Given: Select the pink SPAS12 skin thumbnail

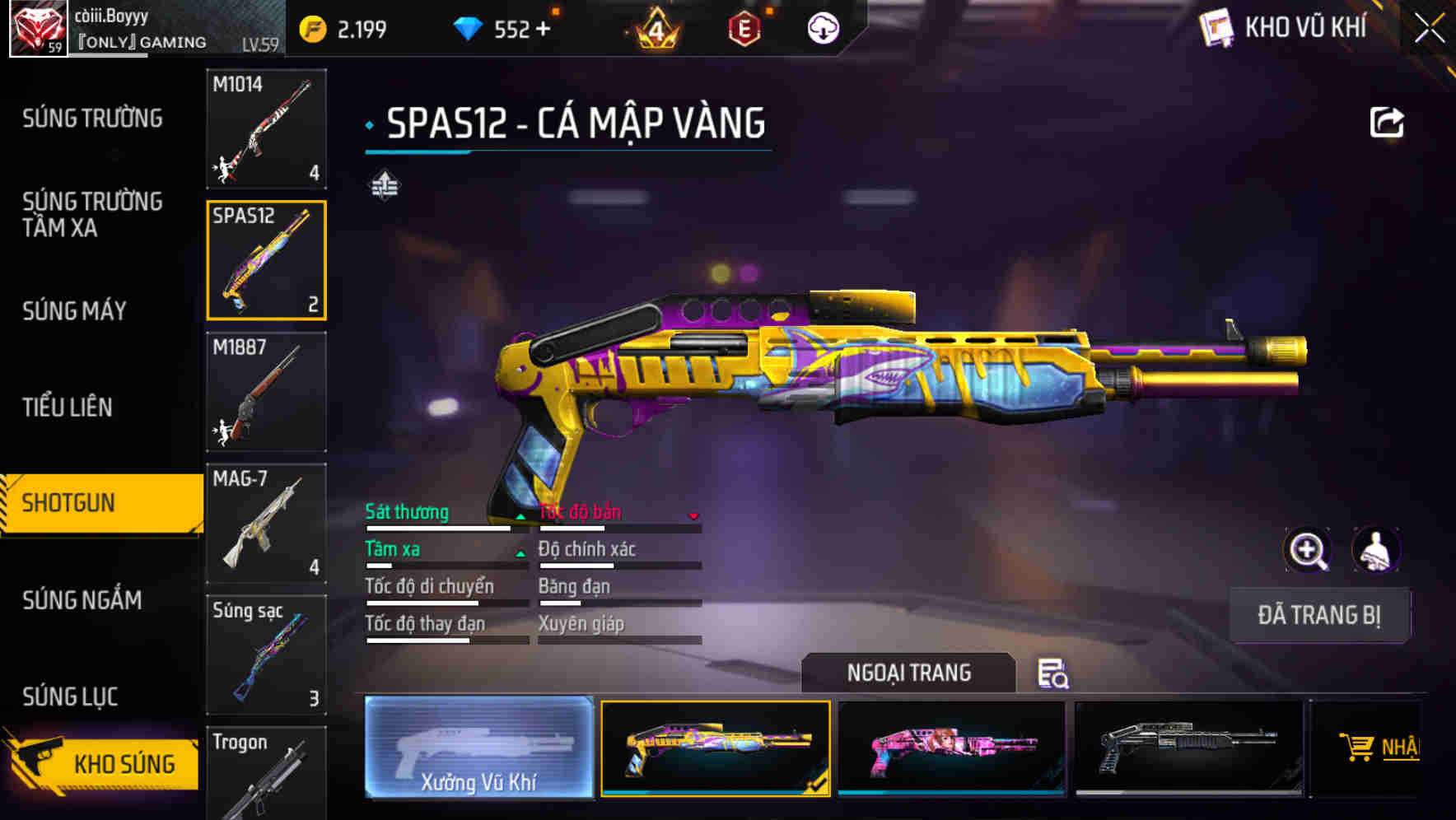Looking at the screenshot, I should pos(951,748).
